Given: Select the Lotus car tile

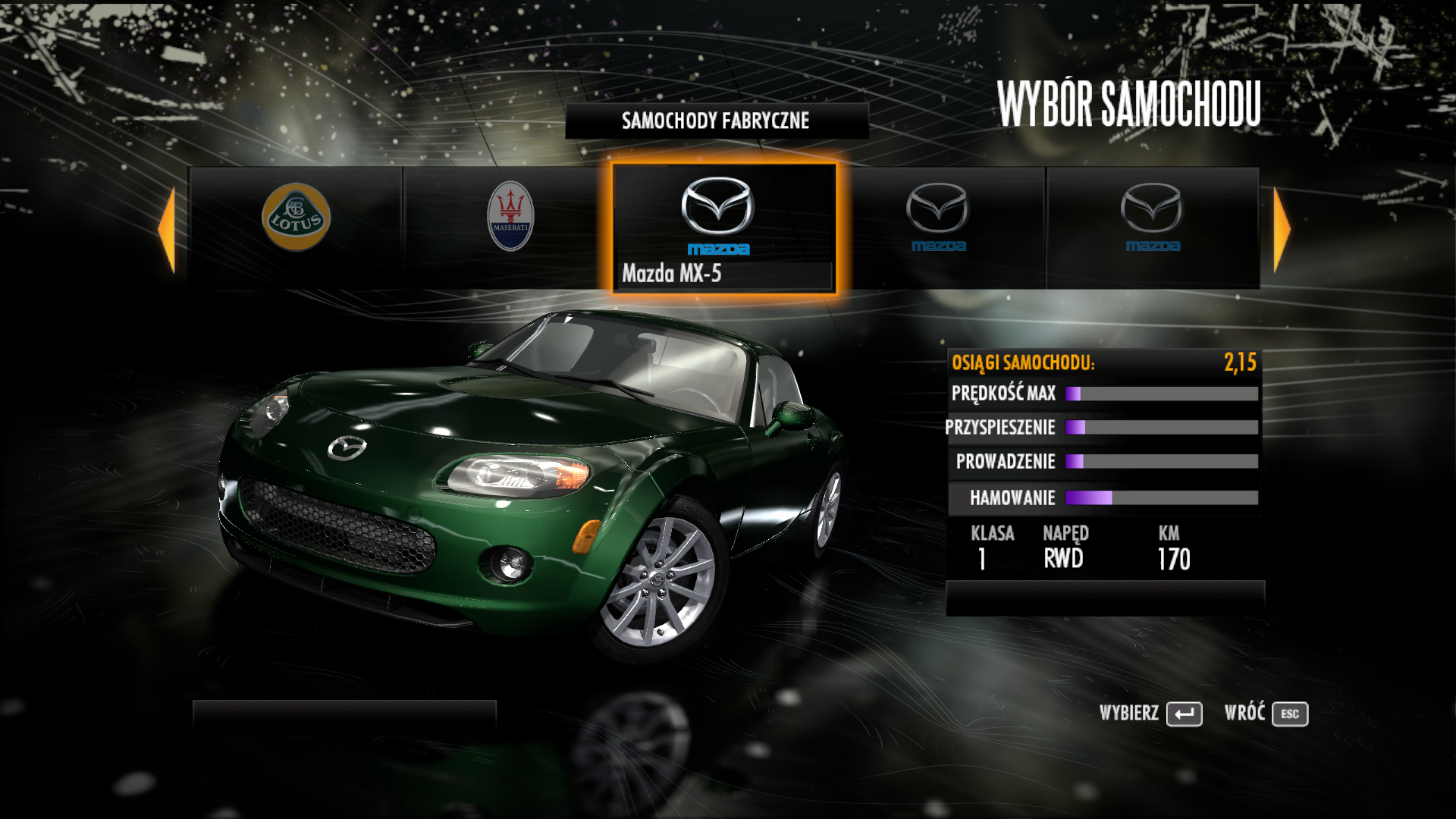Looking at the screenshot, I should coord(296,226).
